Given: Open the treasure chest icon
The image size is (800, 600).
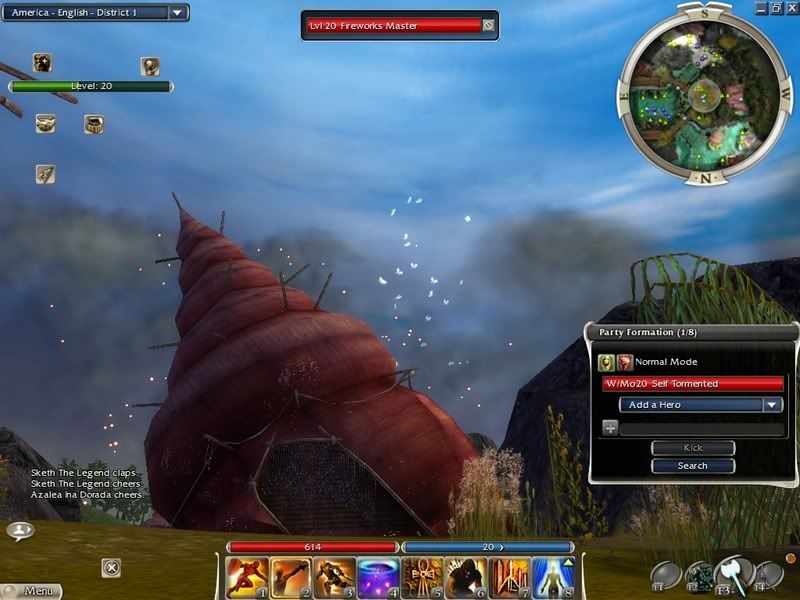Looking at the screenshot, I should [x=94, y=124].
